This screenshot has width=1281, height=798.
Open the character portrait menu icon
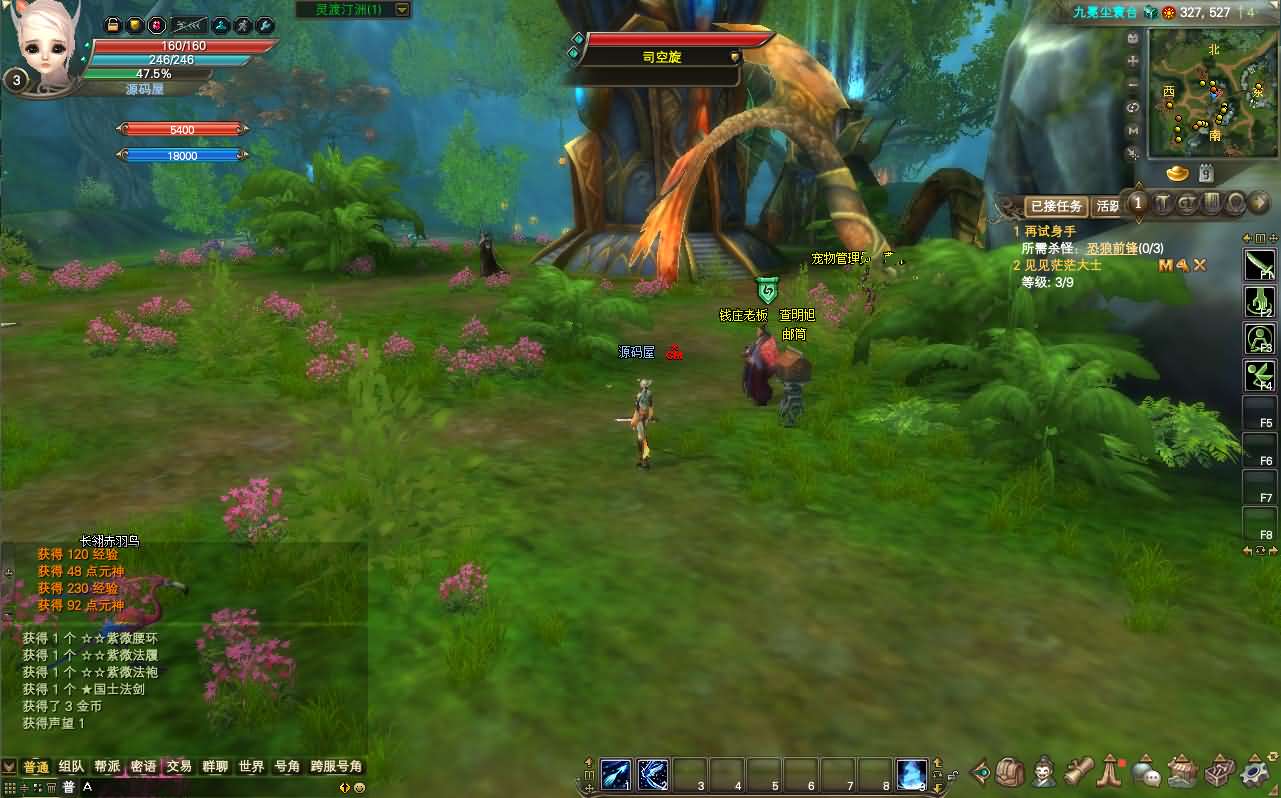coord(1045,772)
